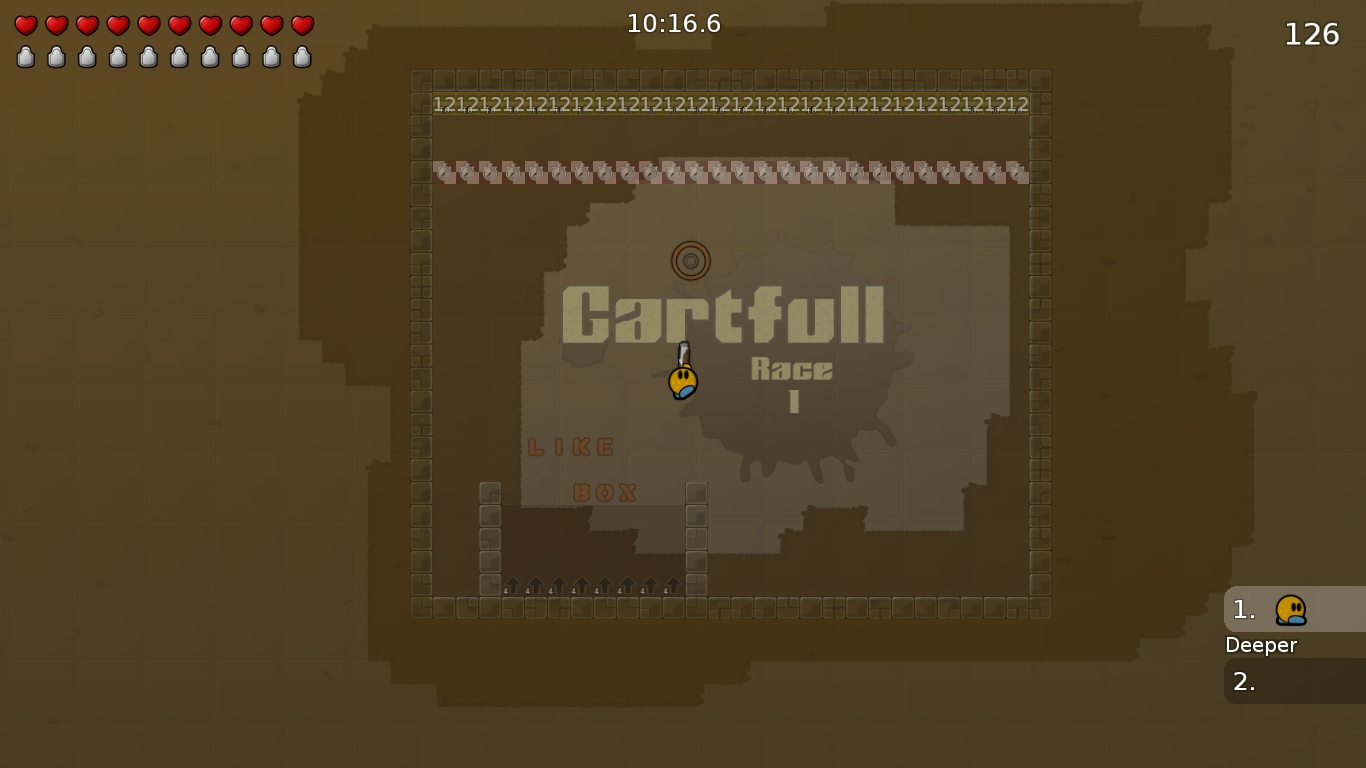Image resolution: width=1366 pixels, height=768 pixels.
Task: Click the ammo counter showing 126
Action: coord(1311,33)
